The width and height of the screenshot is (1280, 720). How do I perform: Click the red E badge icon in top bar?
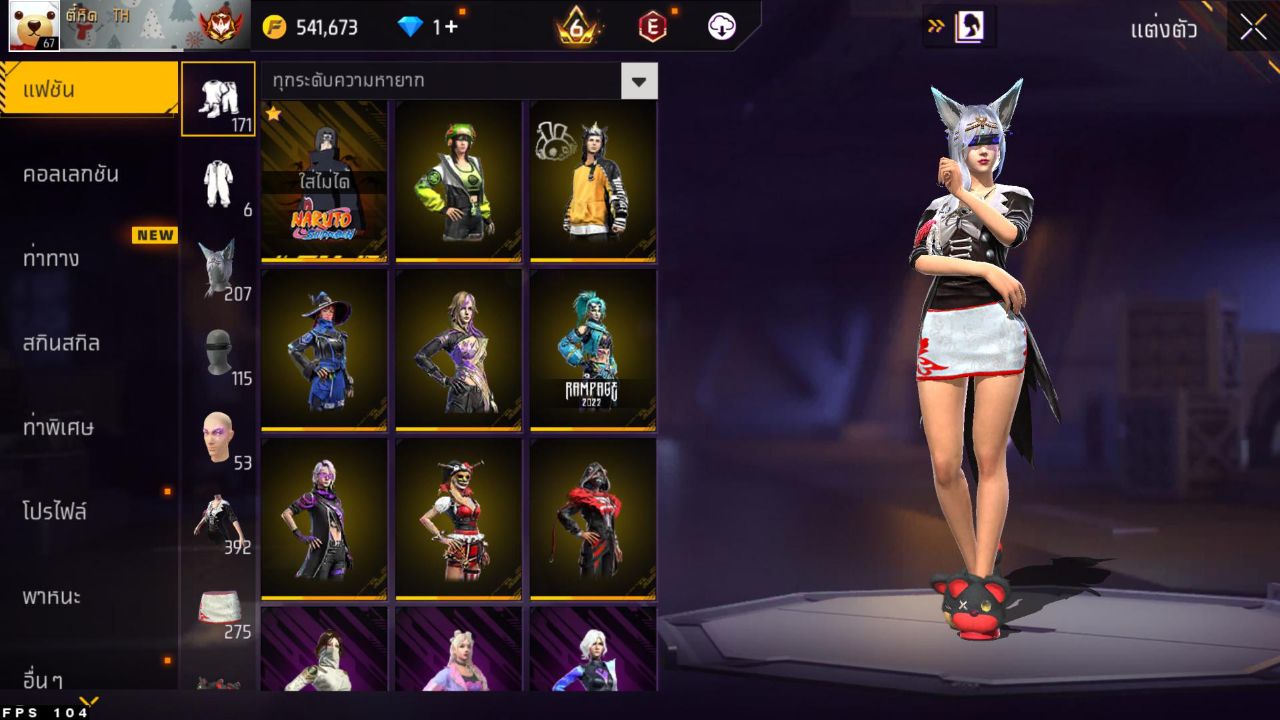pos(655,27)
